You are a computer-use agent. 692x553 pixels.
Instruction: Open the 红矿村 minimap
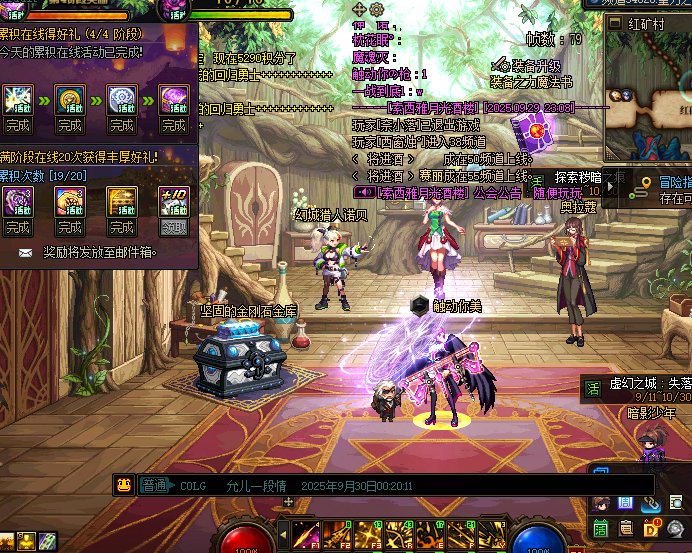pos(650,75)
